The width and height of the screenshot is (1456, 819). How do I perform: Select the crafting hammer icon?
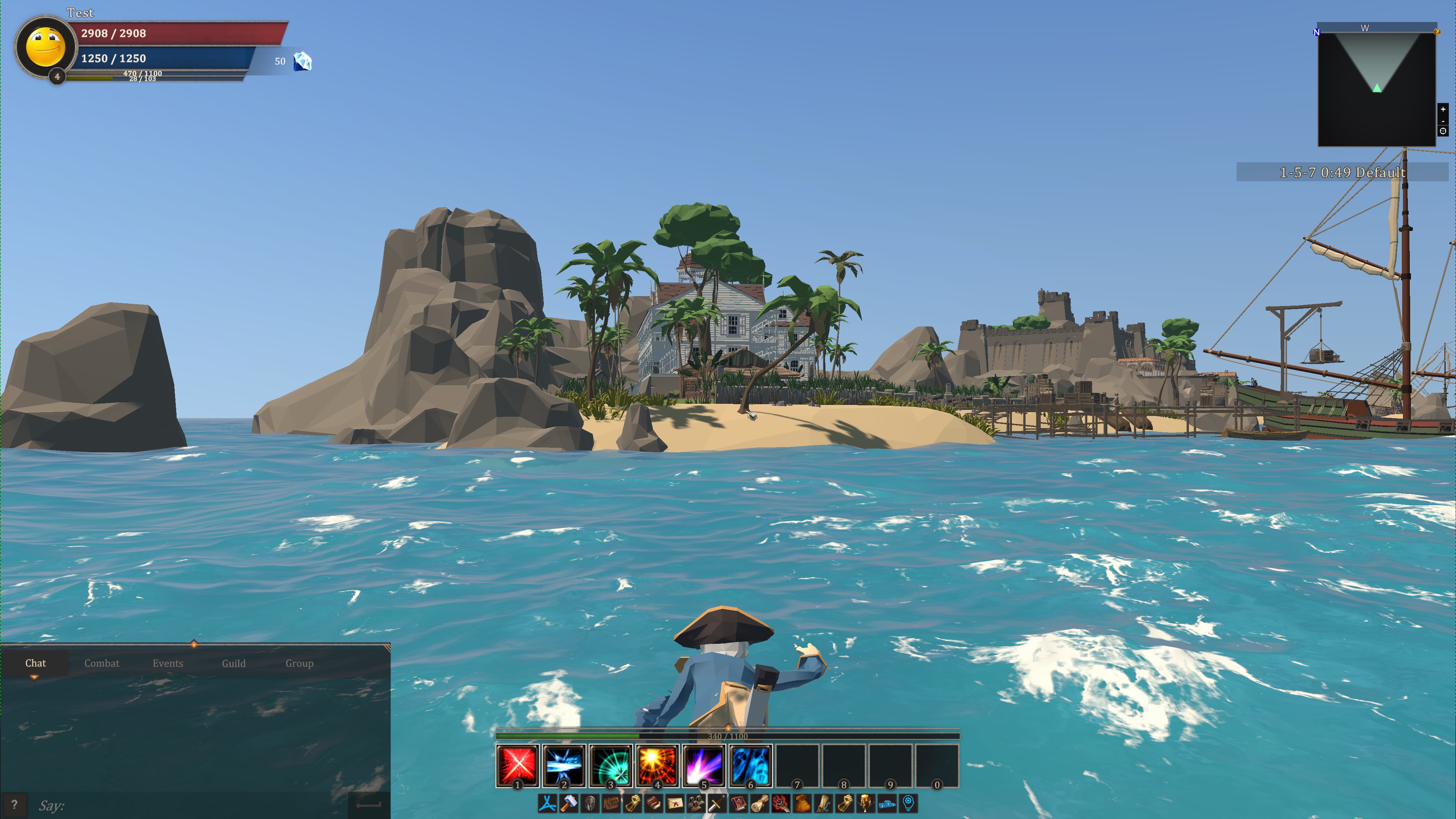pos(569,803)
